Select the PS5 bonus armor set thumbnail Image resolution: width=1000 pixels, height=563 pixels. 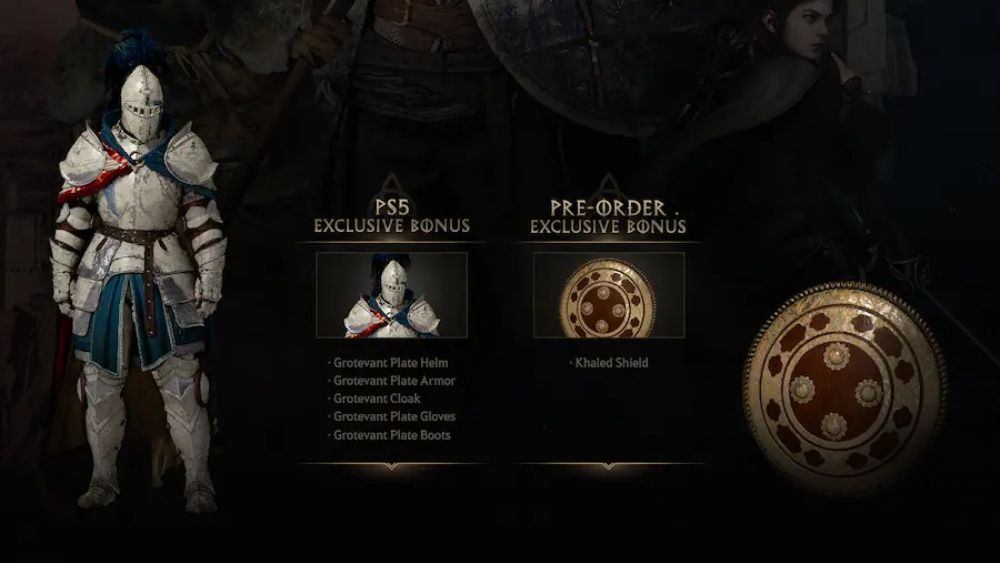pos(391,294)
